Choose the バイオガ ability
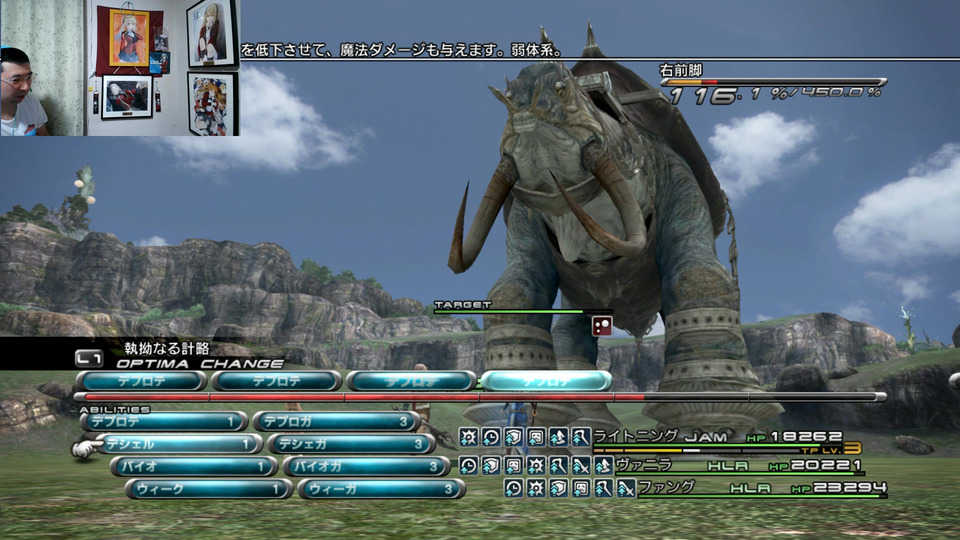The width and height of the screenshot is (960, 540). point(365,466)
